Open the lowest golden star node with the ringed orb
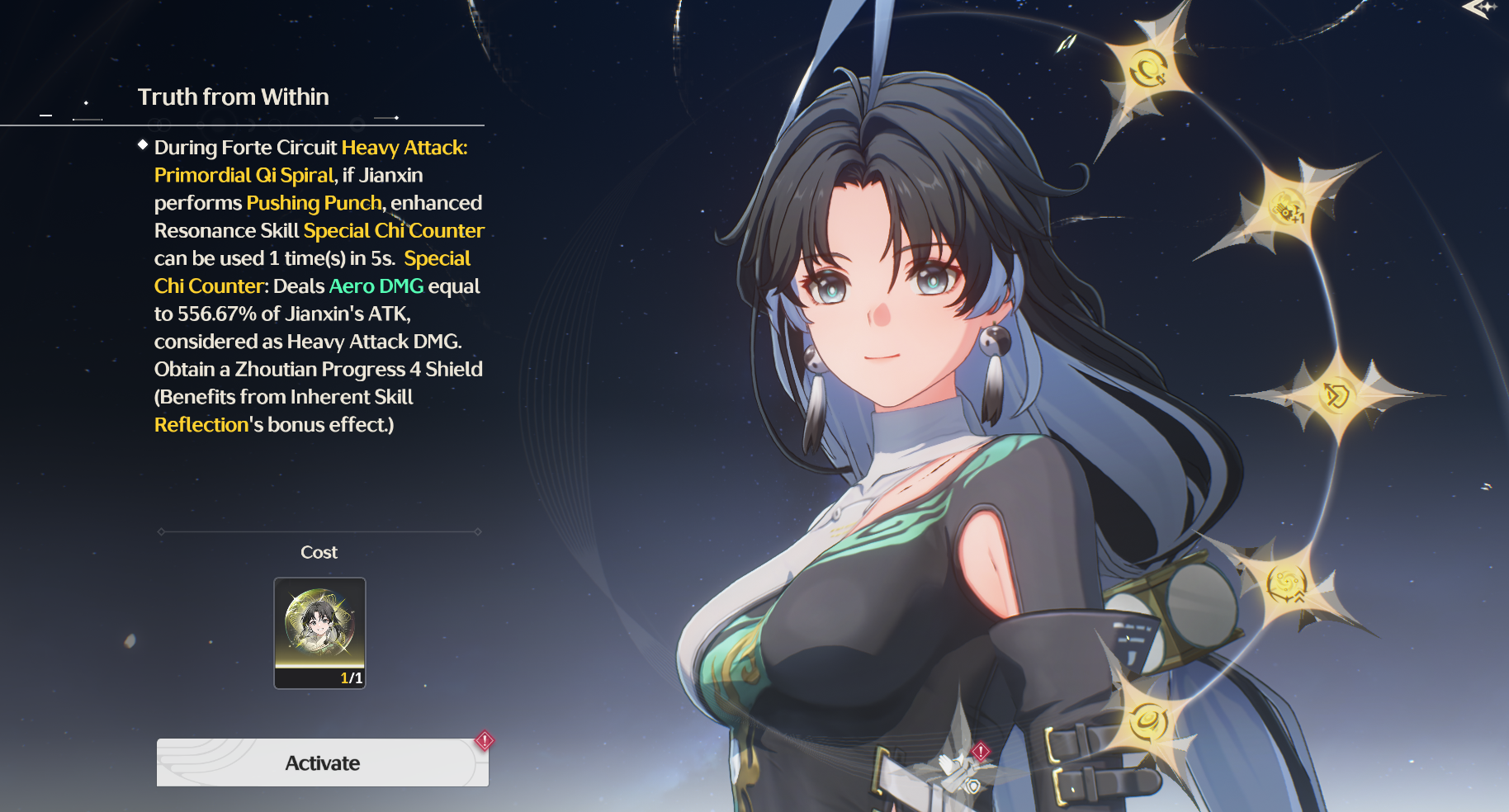The width and height of the screenshot is (1509, 812). (x=1147, y=721)
